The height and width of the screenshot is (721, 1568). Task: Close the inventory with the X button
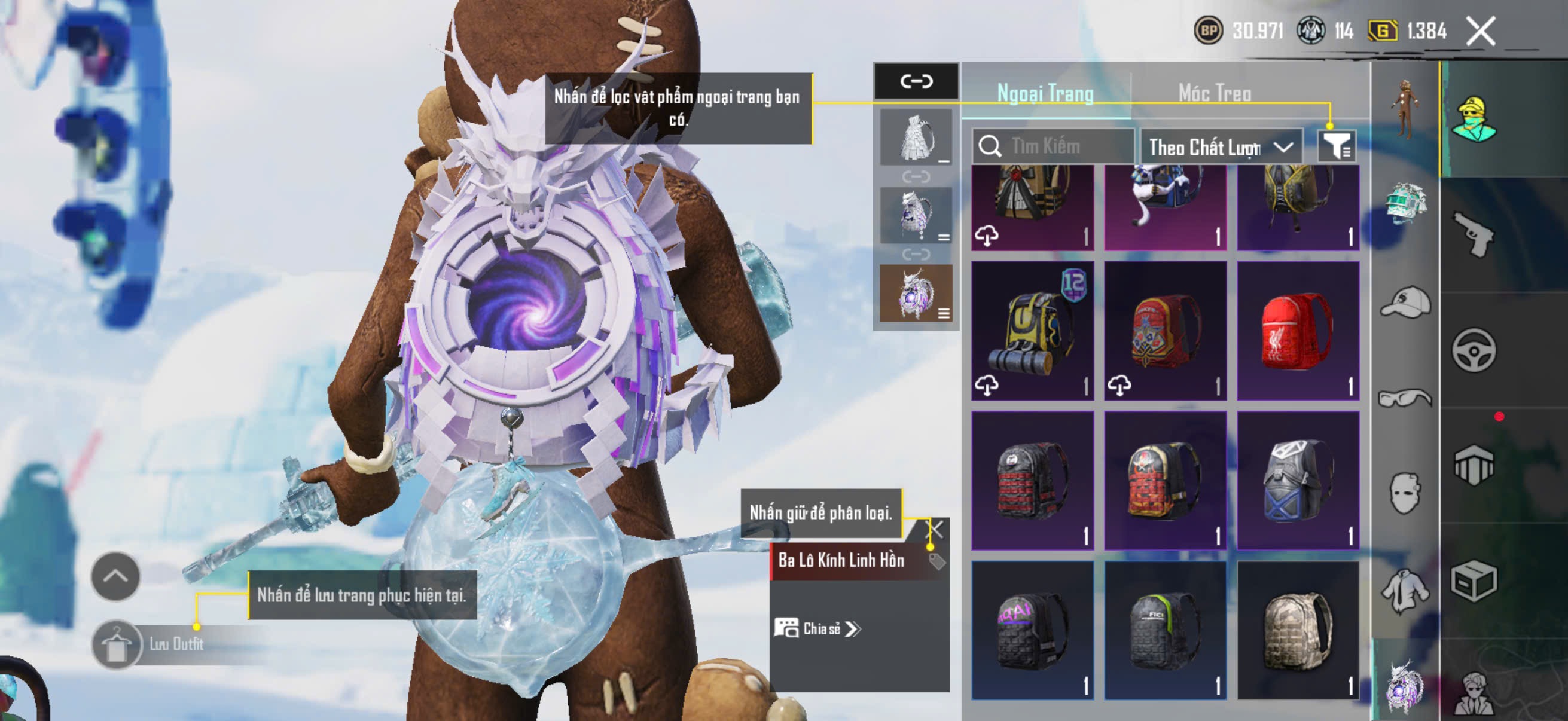coord(1480,31)
